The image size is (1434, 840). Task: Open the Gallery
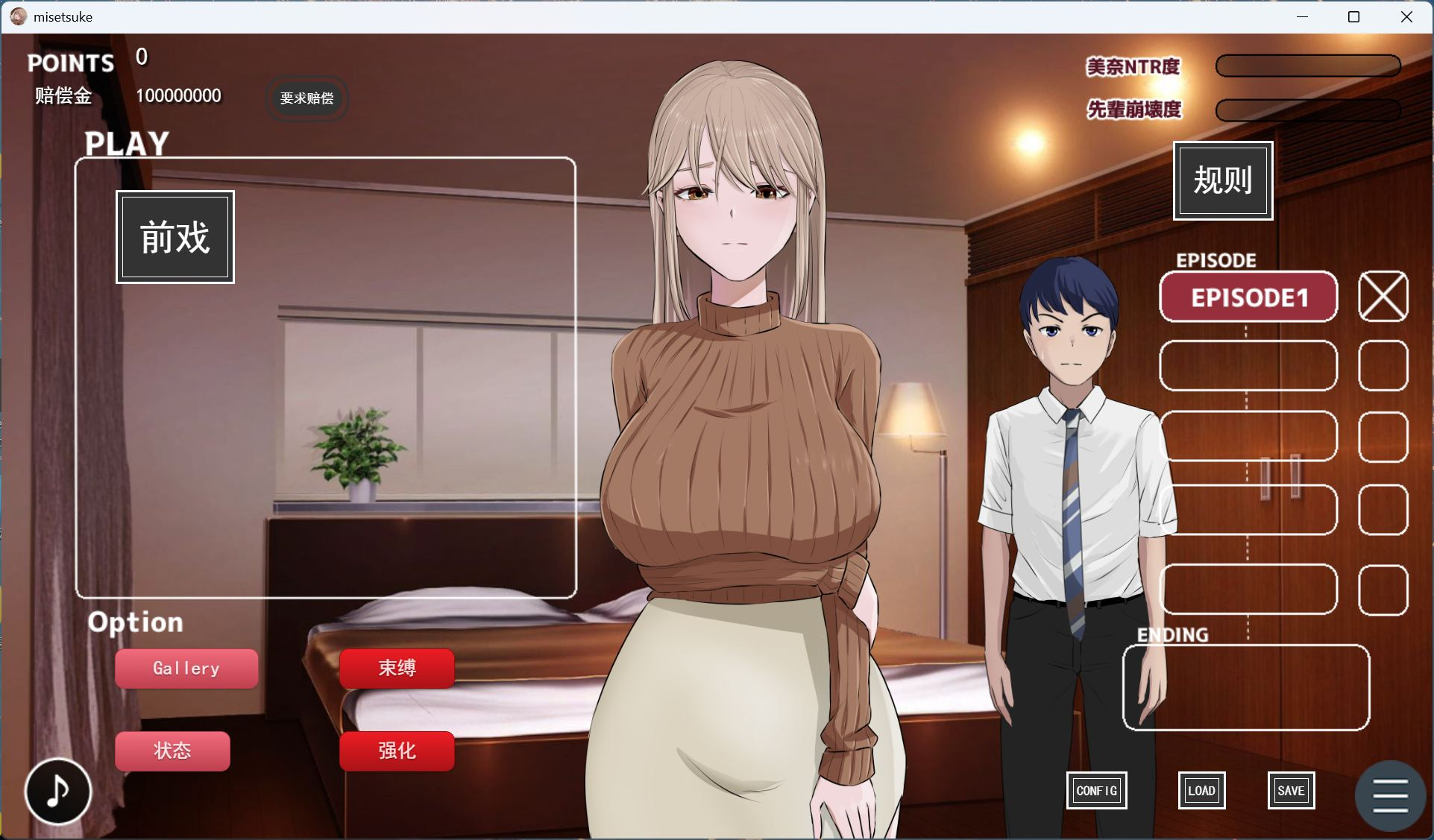click(x=186, y=669)
